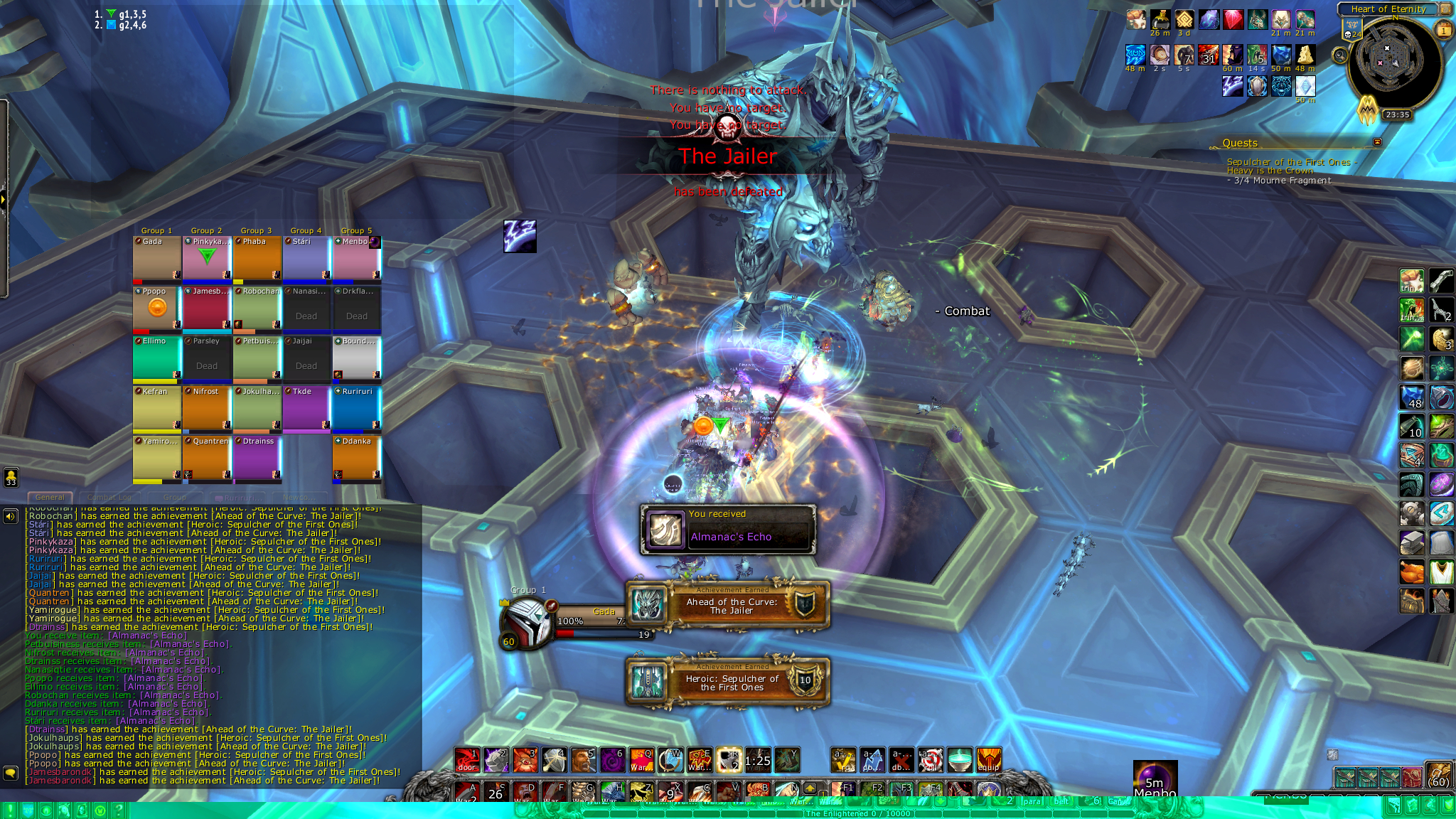Image resolution: width=1456 pixels, height=819 pixels.
Task: Open the Heroic Sepulcher achievement alert
Action: pos(727,682)
